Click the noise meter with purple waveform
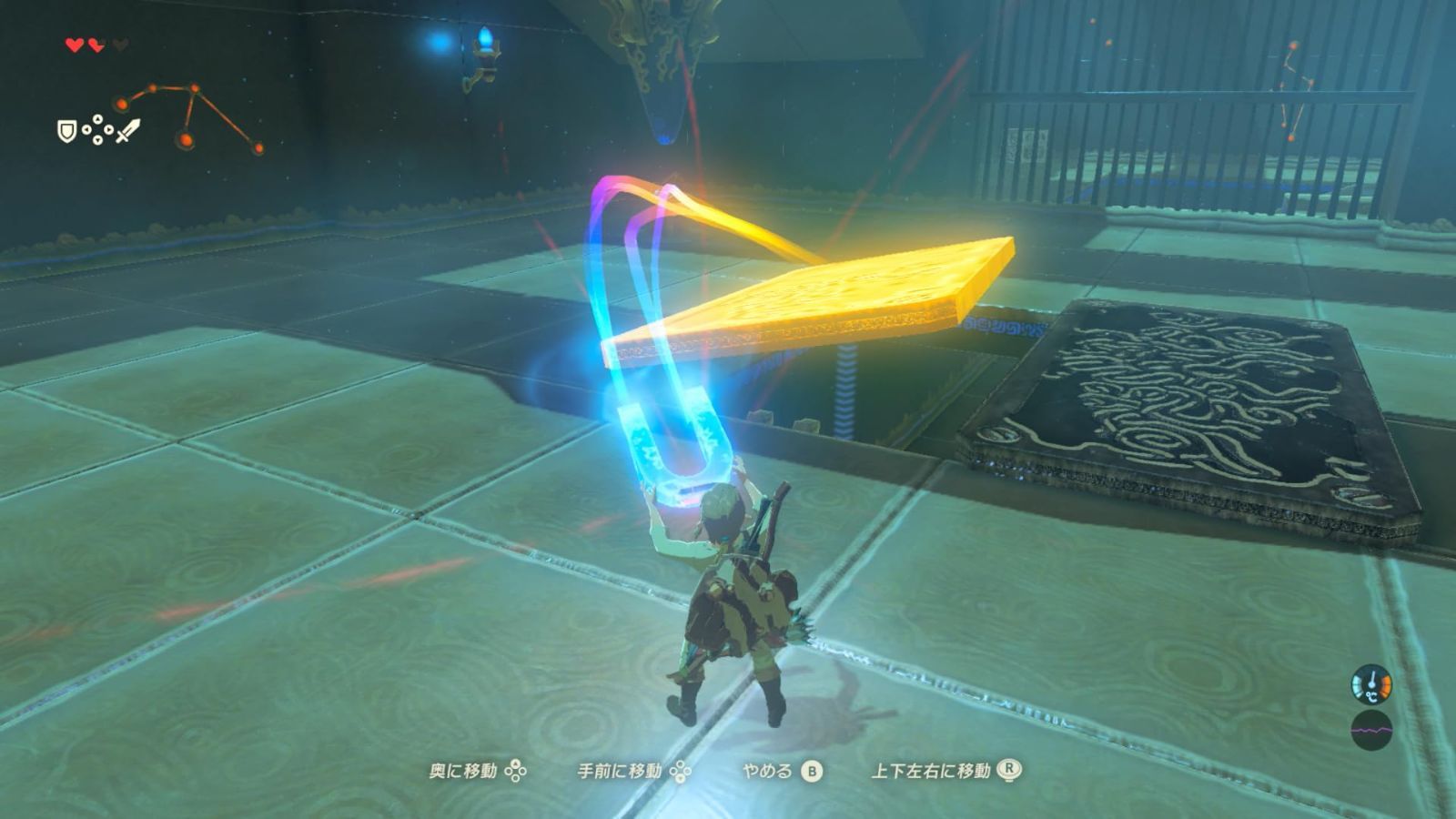This screenshot has height=819, width=1456. tap(1372, 730)
